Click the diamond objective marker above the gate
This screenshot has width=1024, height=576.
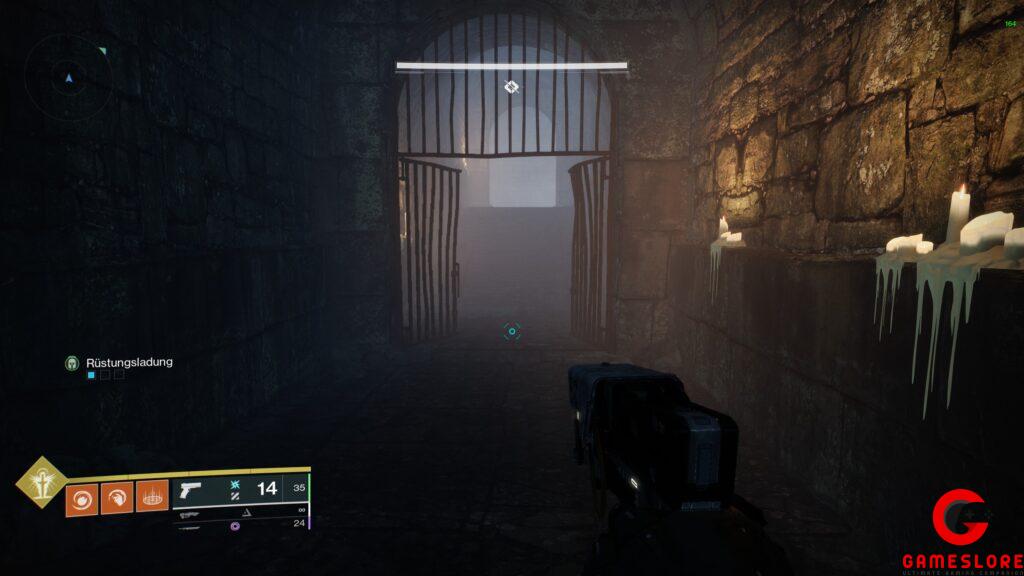click(x=511, y=87)
